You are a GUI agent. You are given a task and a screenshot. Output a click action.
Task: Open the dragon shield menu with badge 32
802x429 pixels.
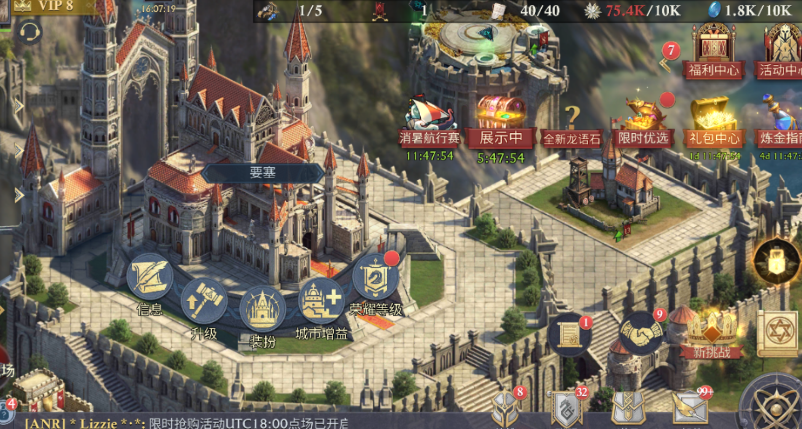coord(568,408)
